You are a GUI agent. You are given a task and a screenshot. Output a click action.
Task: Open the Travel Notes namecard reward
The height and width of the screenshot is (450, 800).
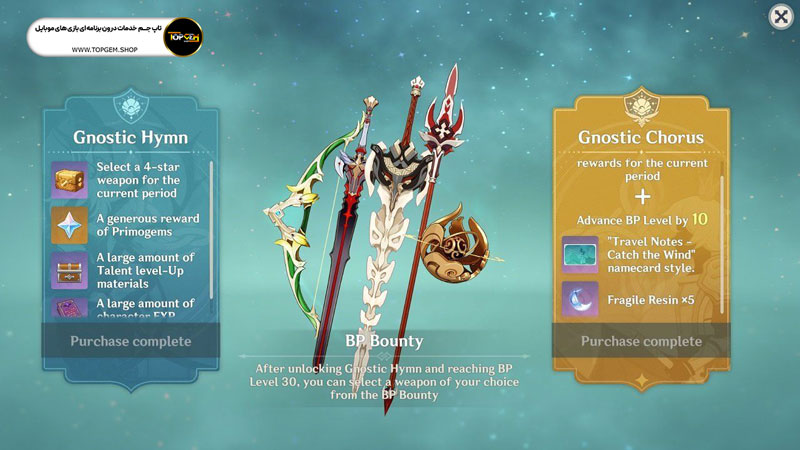pos(580,254)
